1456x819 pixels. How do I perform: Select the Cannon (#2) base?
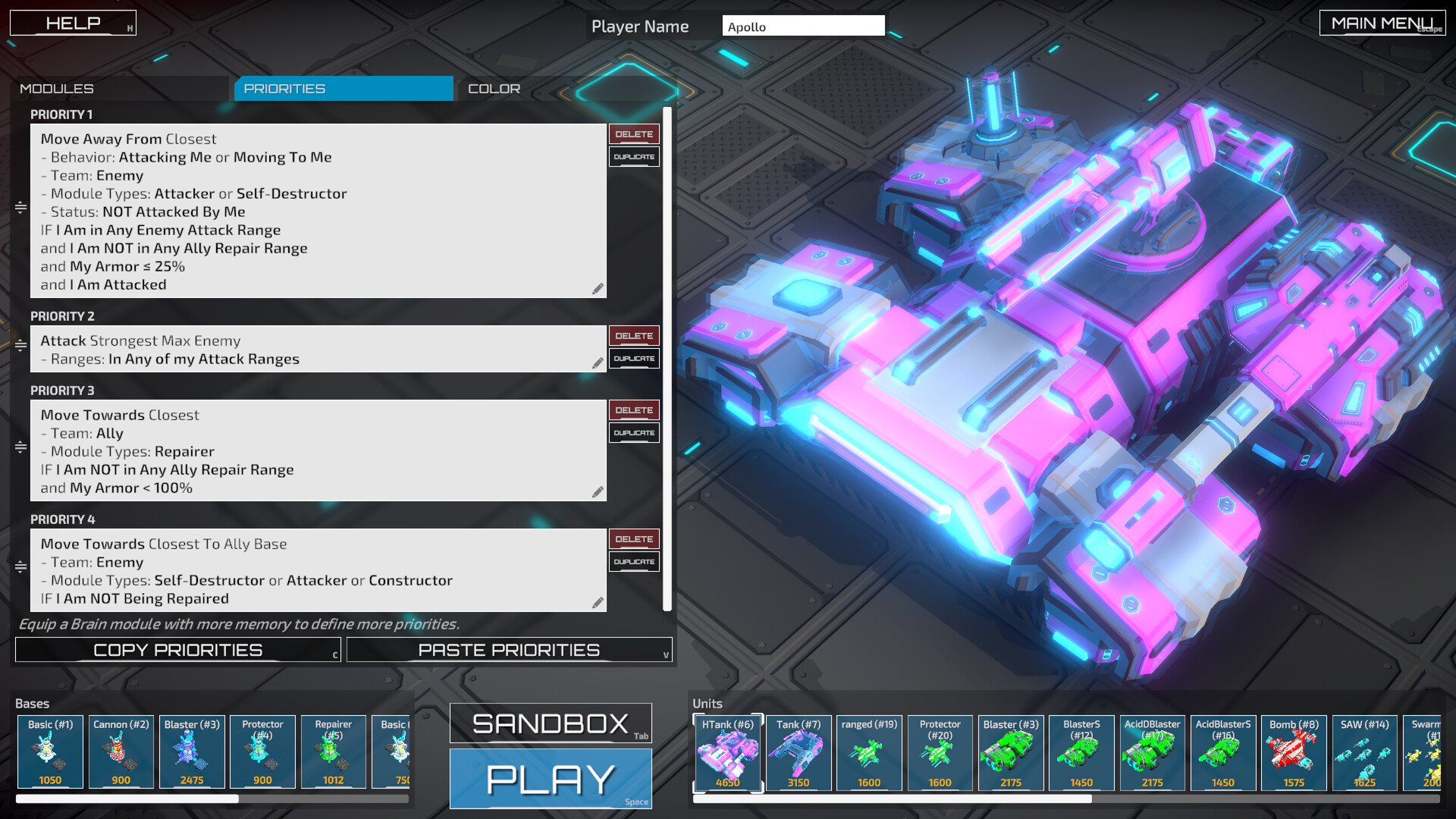(x=121, y=752)
